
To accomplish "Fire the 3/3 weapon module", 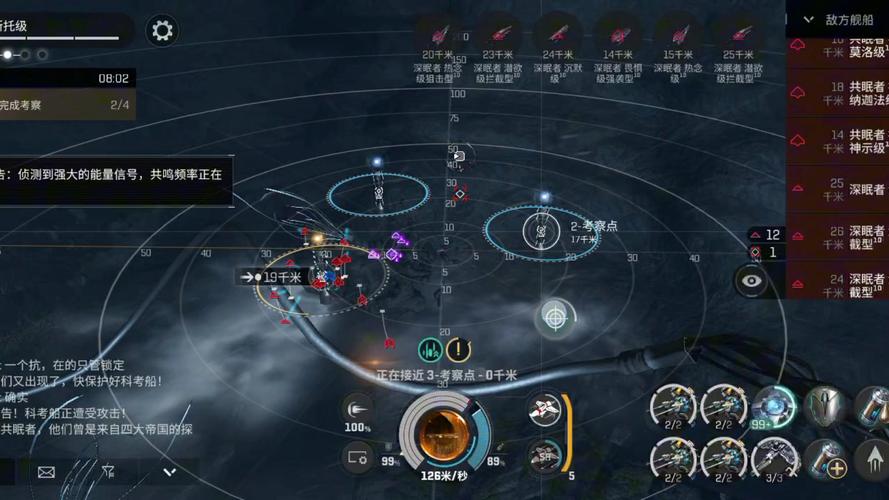I will tap(774, 459).
